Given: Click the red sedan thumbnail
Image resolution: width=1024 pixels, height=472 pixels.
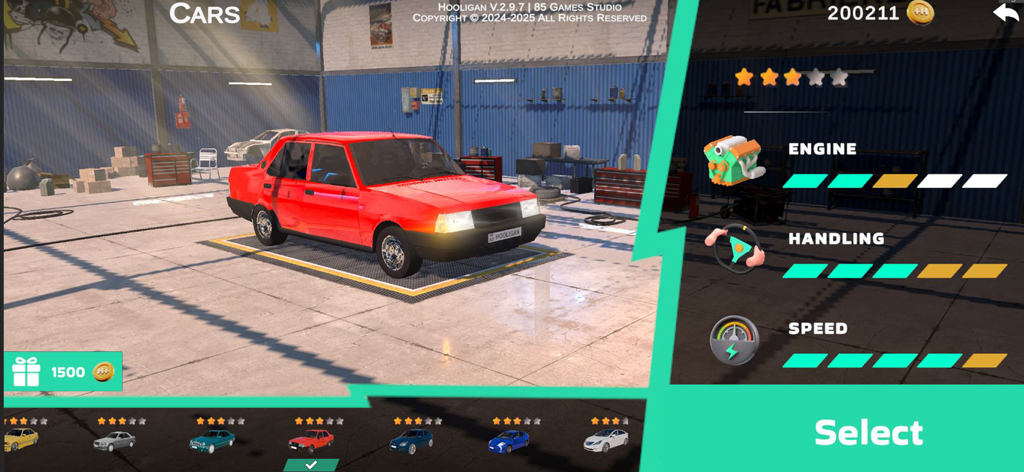Looking at the screenshot, I should (311, 440).
